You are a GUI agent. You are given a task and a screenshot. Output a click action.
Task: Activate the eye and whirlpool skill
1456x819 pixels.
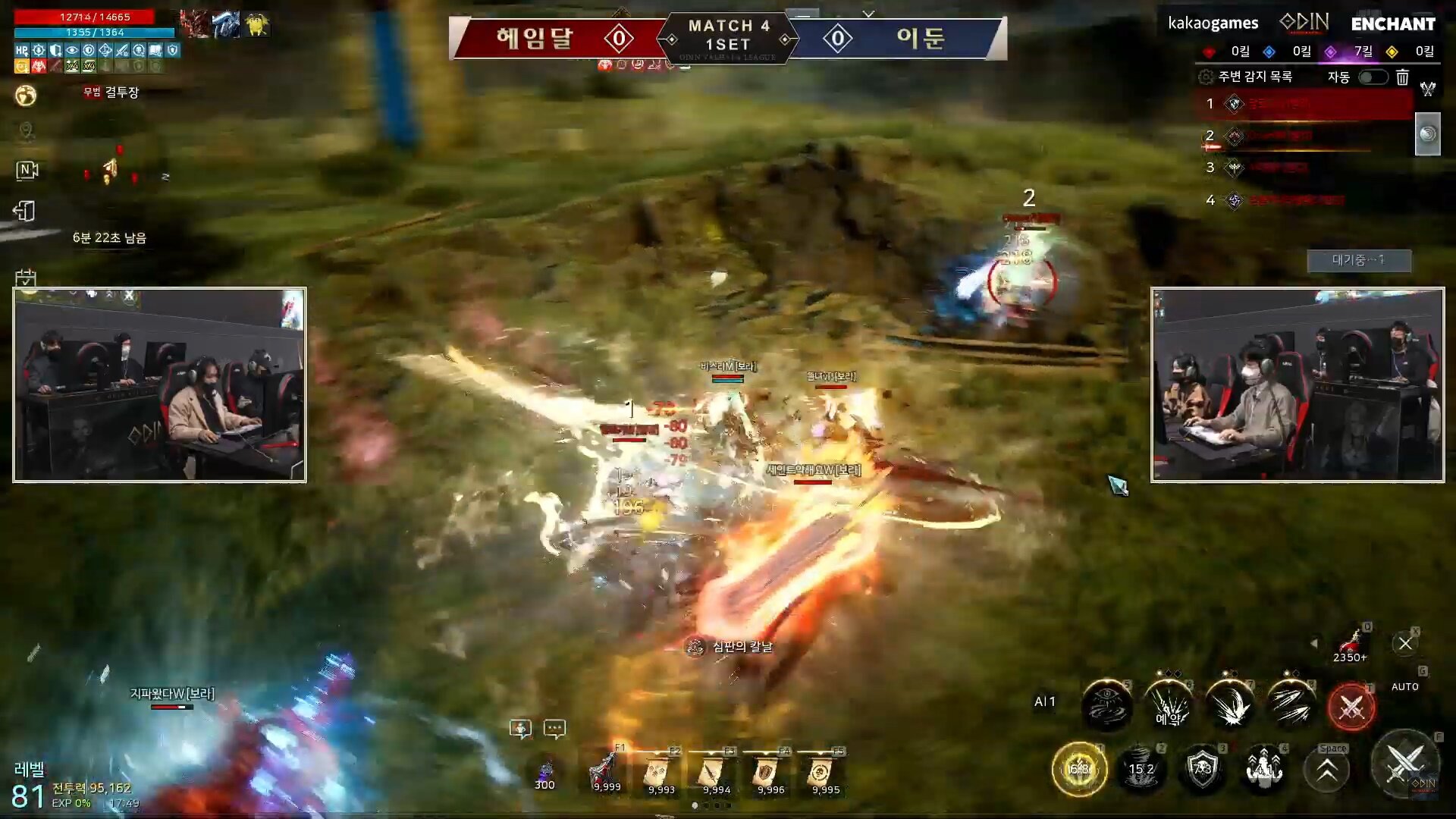(x=1106, y=705)
